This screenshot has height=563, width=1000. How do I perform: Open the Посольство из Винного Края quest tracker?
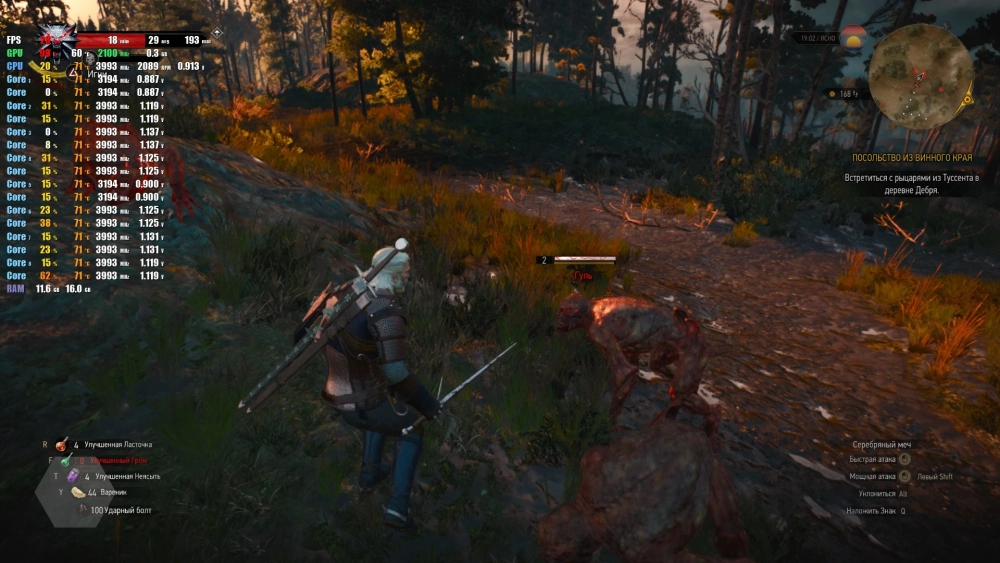pyautogui.click(x=911, y=158)
